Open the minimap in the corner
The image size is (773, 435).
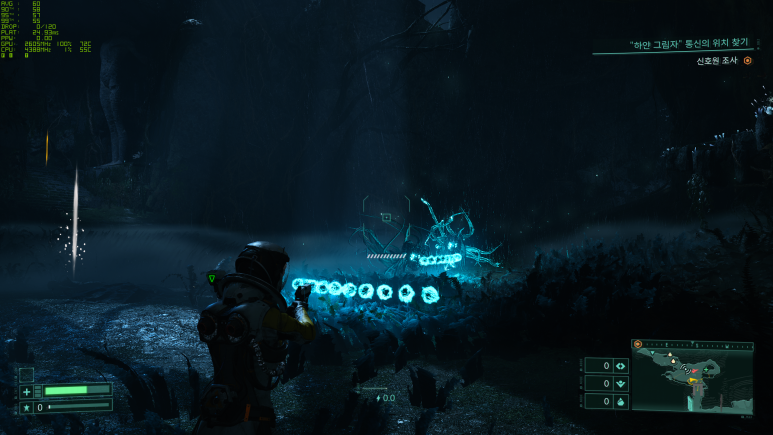(x=691, y=381)
